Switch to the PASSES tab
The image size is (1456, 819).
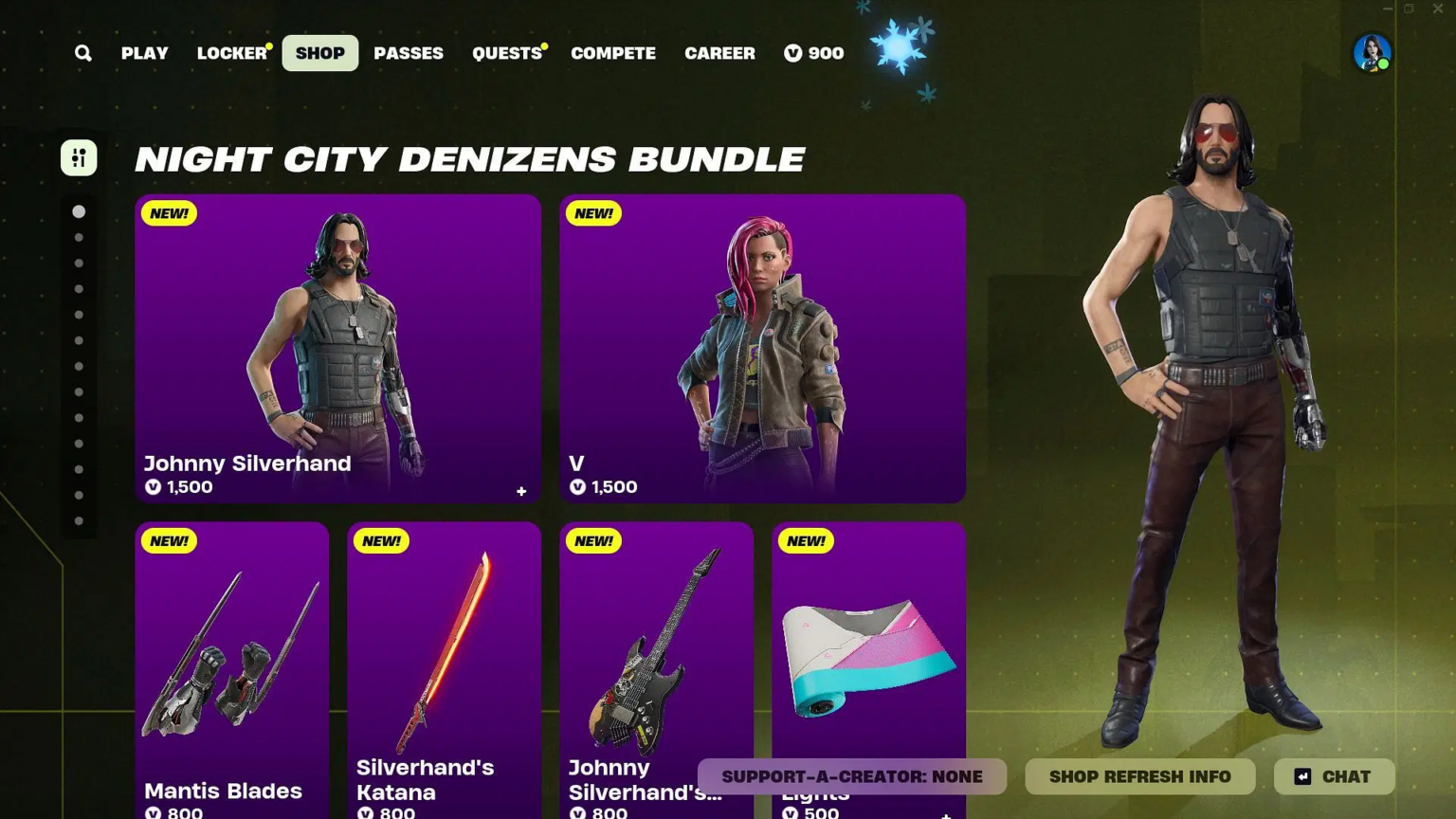[x=409, y=53]
